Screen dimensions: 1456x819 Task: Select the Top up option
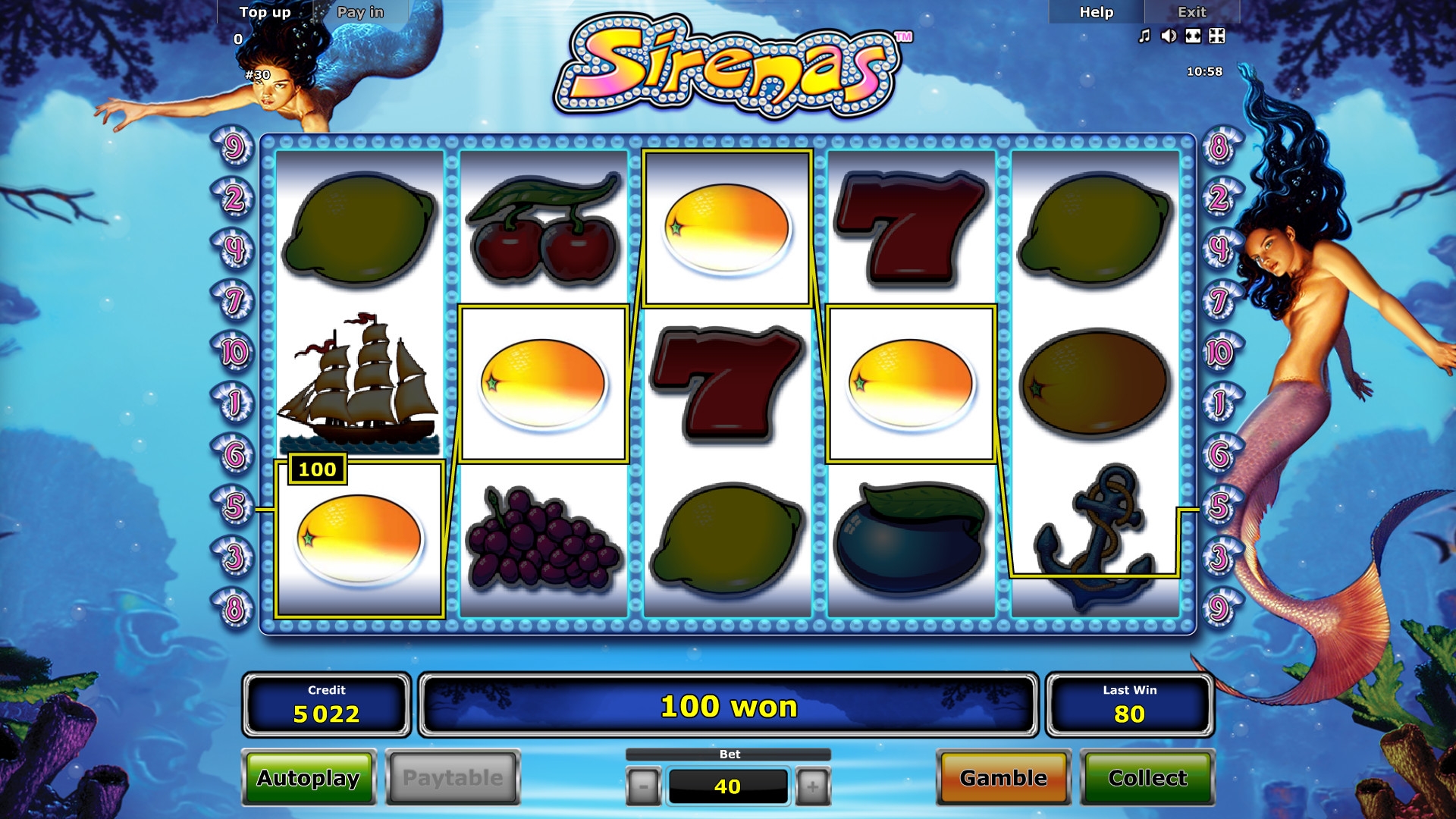pos(265,12)
